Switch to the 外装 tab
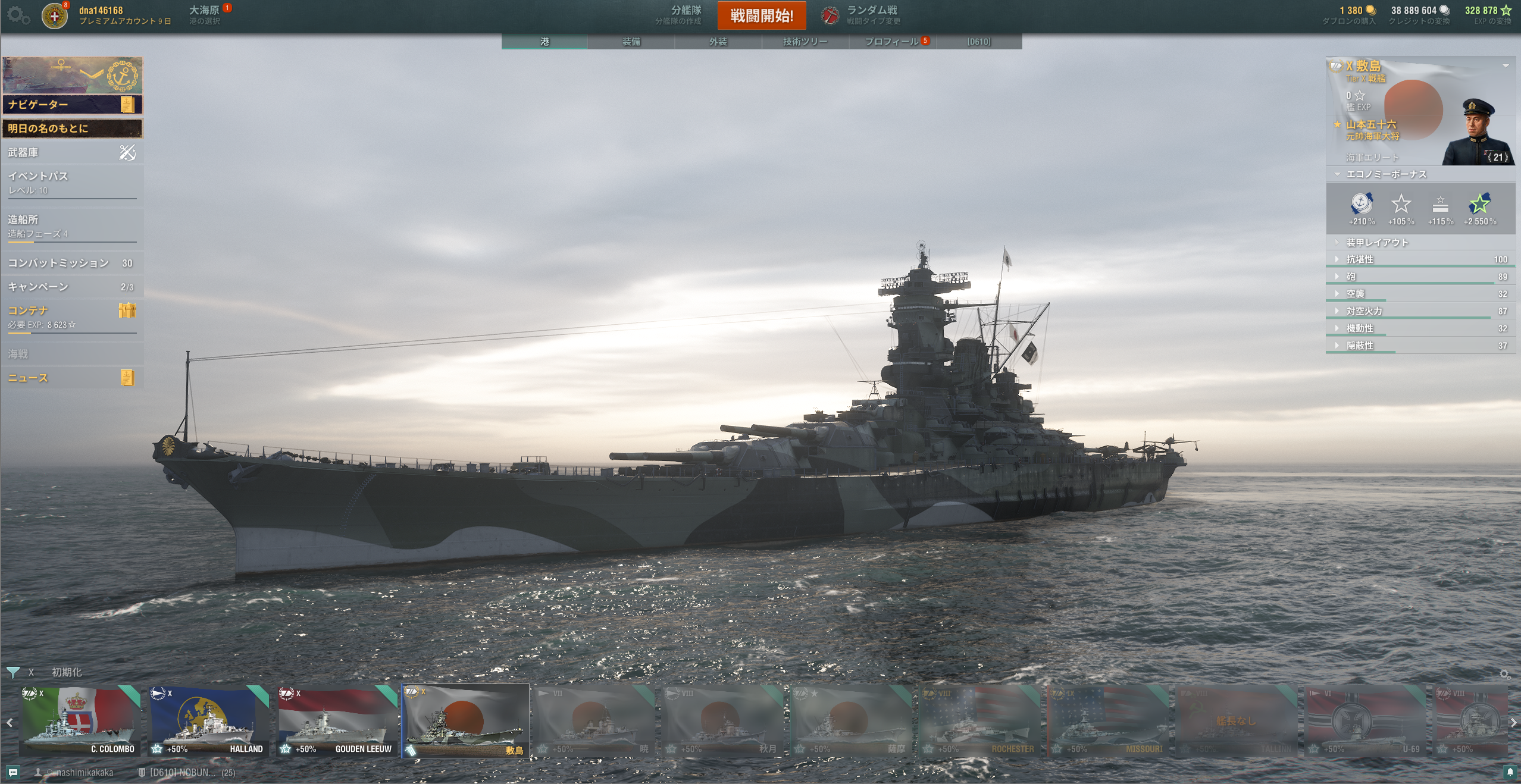1521x784 pixels. click(x=718, y=42)
